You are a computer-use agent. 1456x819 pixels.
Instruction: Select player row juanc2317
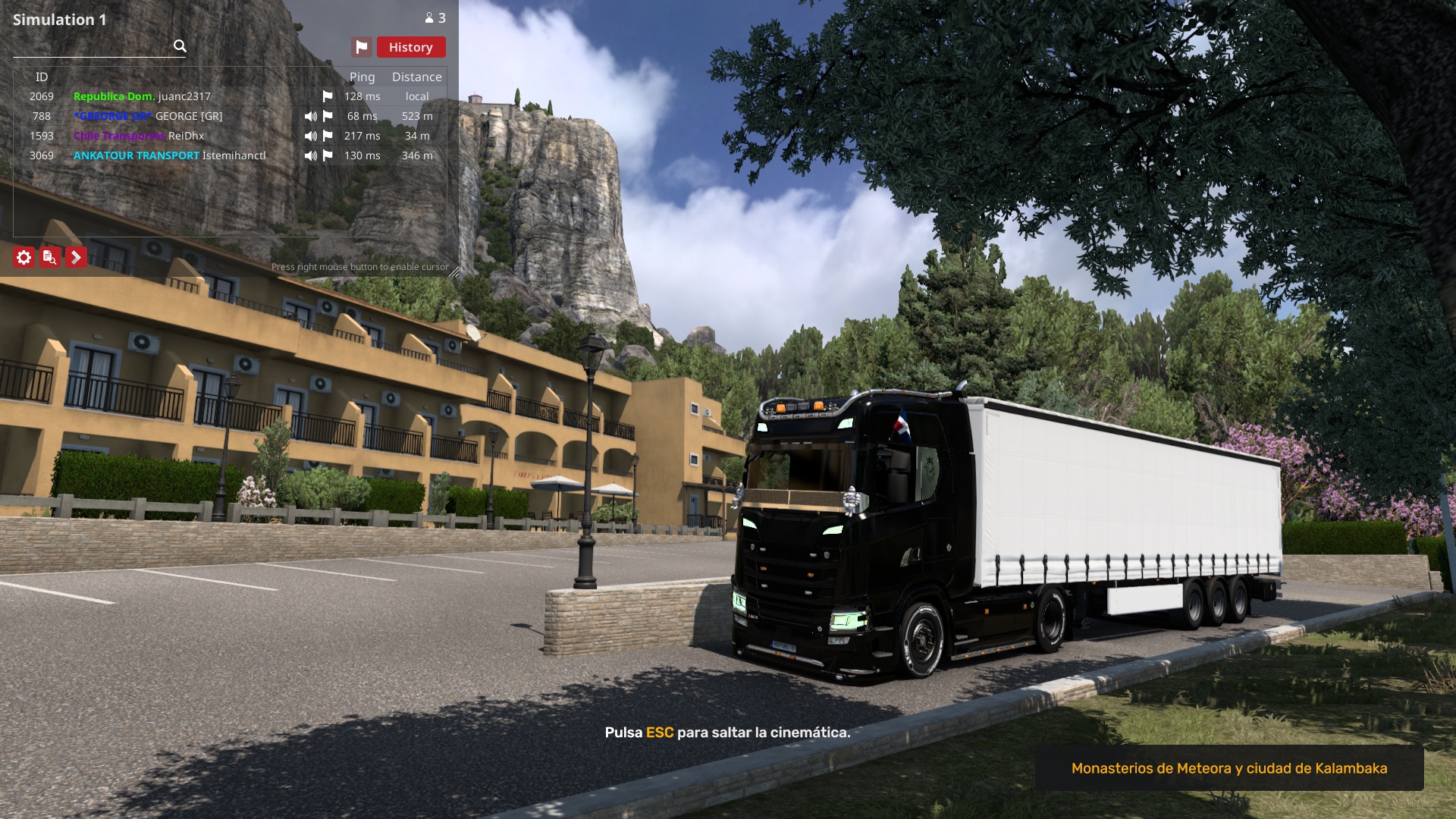click(184, 96)
